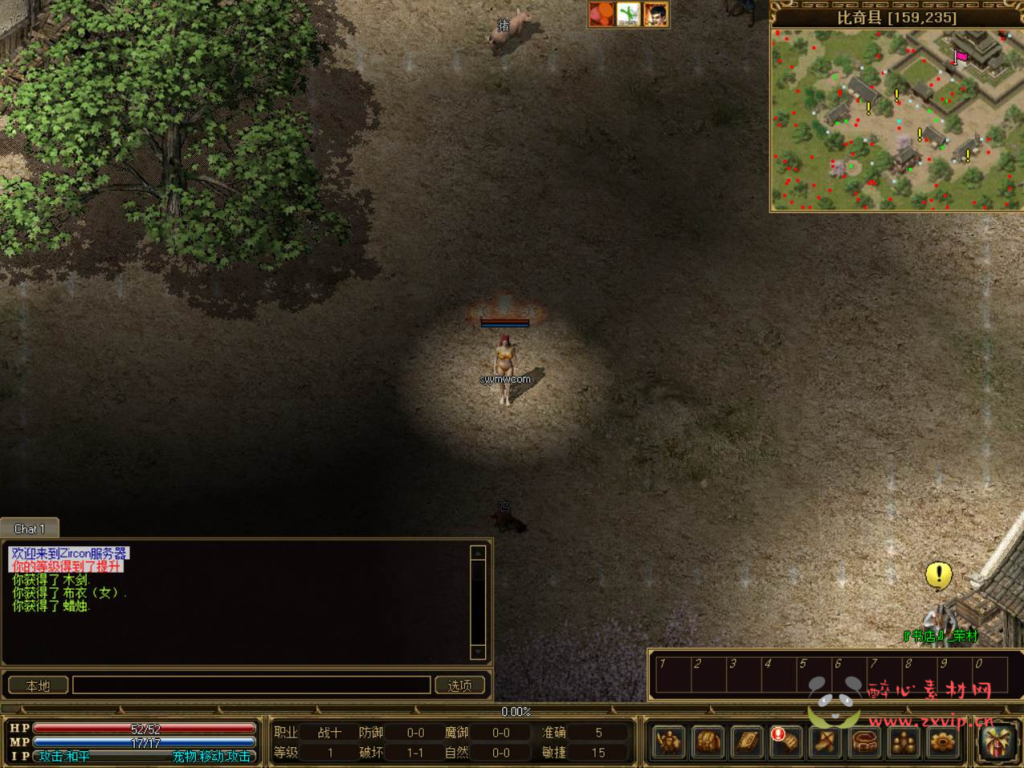The height and width of the screenshot is (768, 1024).
Task: Click the crossed-out scroll icon
Action: click(826, 741)
